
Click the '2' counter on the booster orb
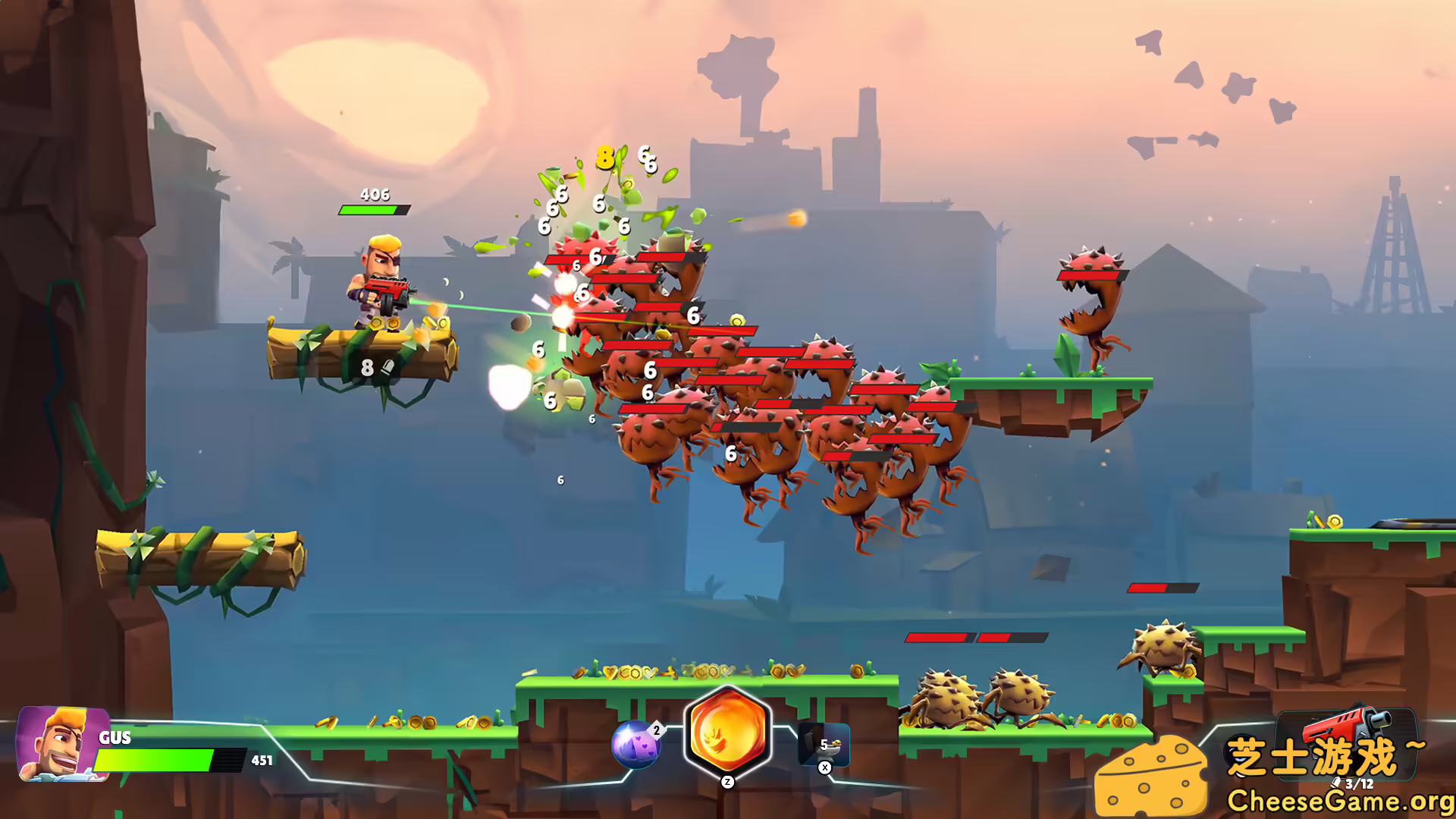[657, 730]
